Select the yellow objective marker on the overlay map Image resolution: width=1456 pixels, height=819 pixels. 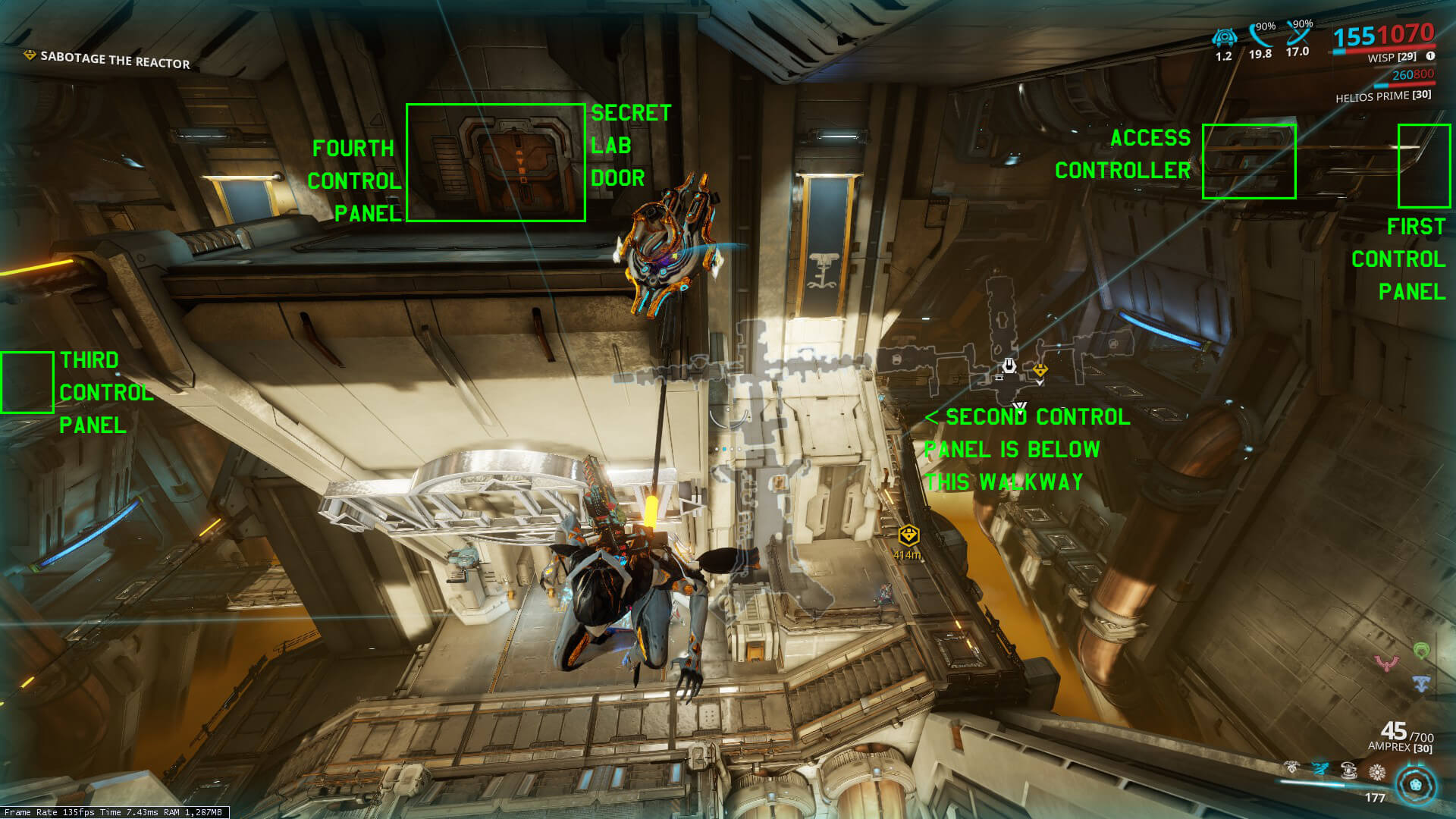click(1040, 370)
